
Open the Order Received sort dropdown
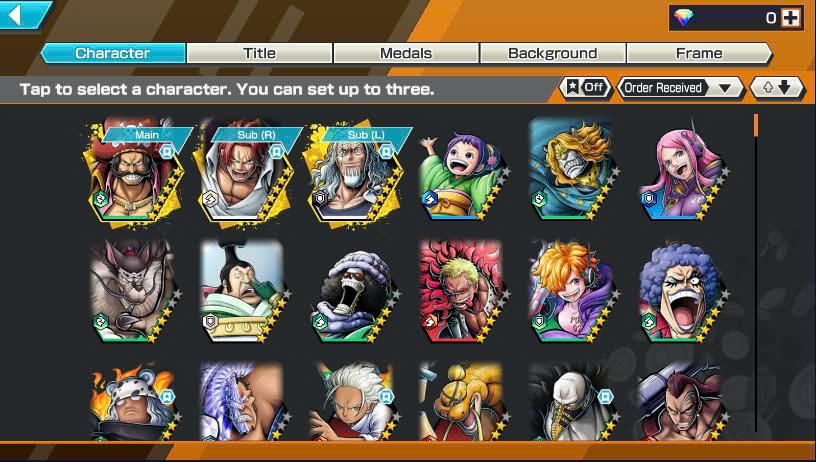pyautogui.click(x=680, y=88)
